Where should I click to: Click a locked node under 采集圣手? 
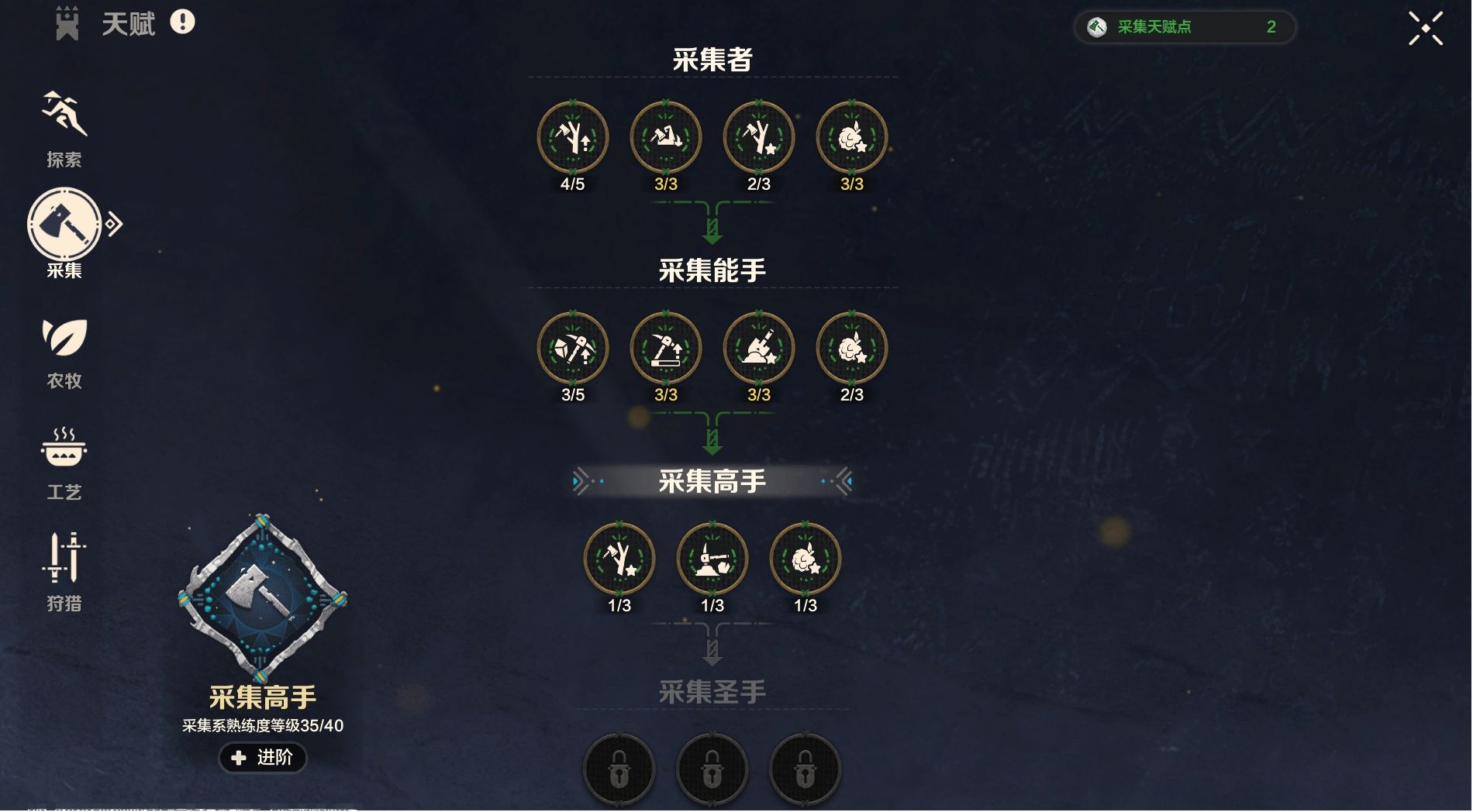pos(712,769)
